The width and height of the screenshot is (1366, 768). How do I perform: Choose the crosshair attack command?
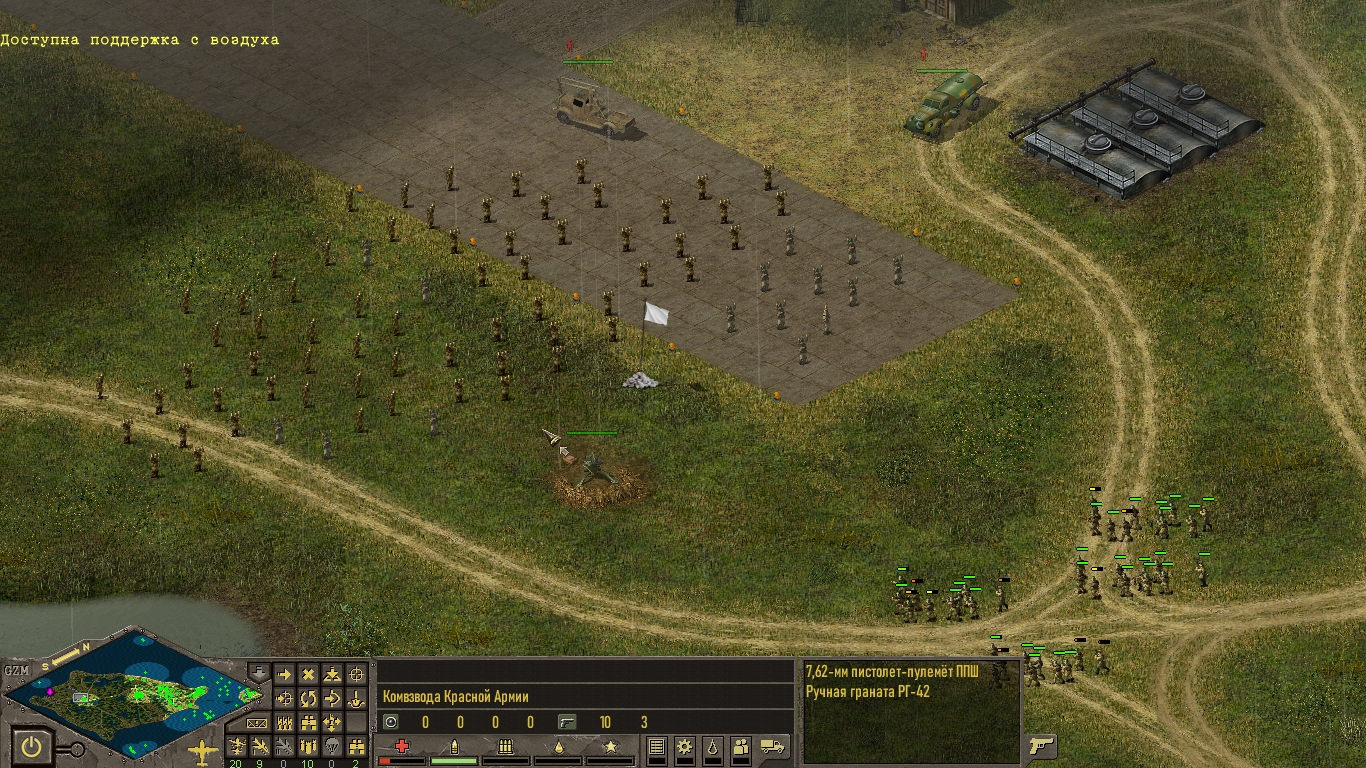(357, 675)
